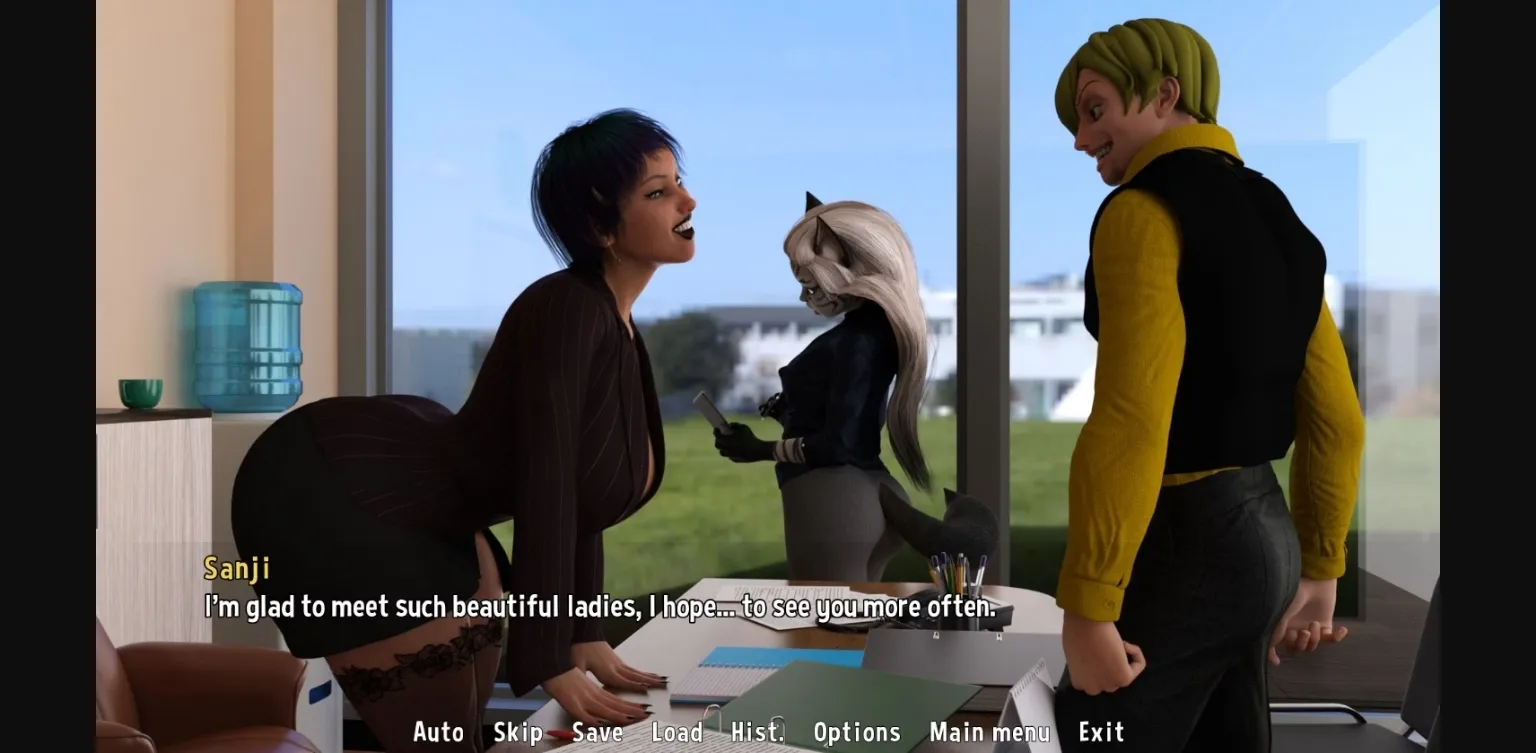Select the Load option in the quick menu
This screenshot has height=753, width=1536.
(x=679, y=732)
